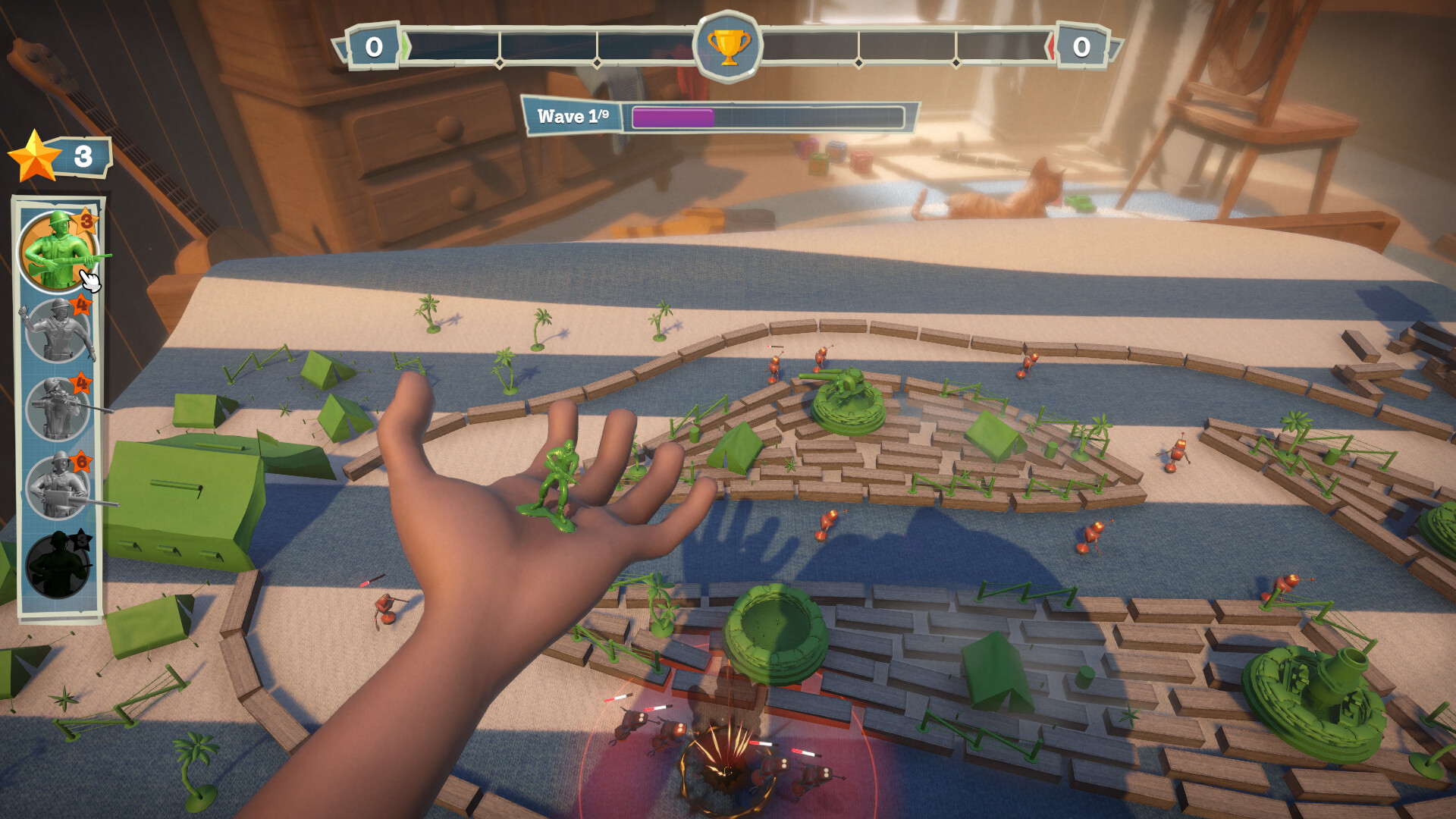The image size is (1456, 819).
Task: Click the star number showing 3
Action: pos(82,156)
